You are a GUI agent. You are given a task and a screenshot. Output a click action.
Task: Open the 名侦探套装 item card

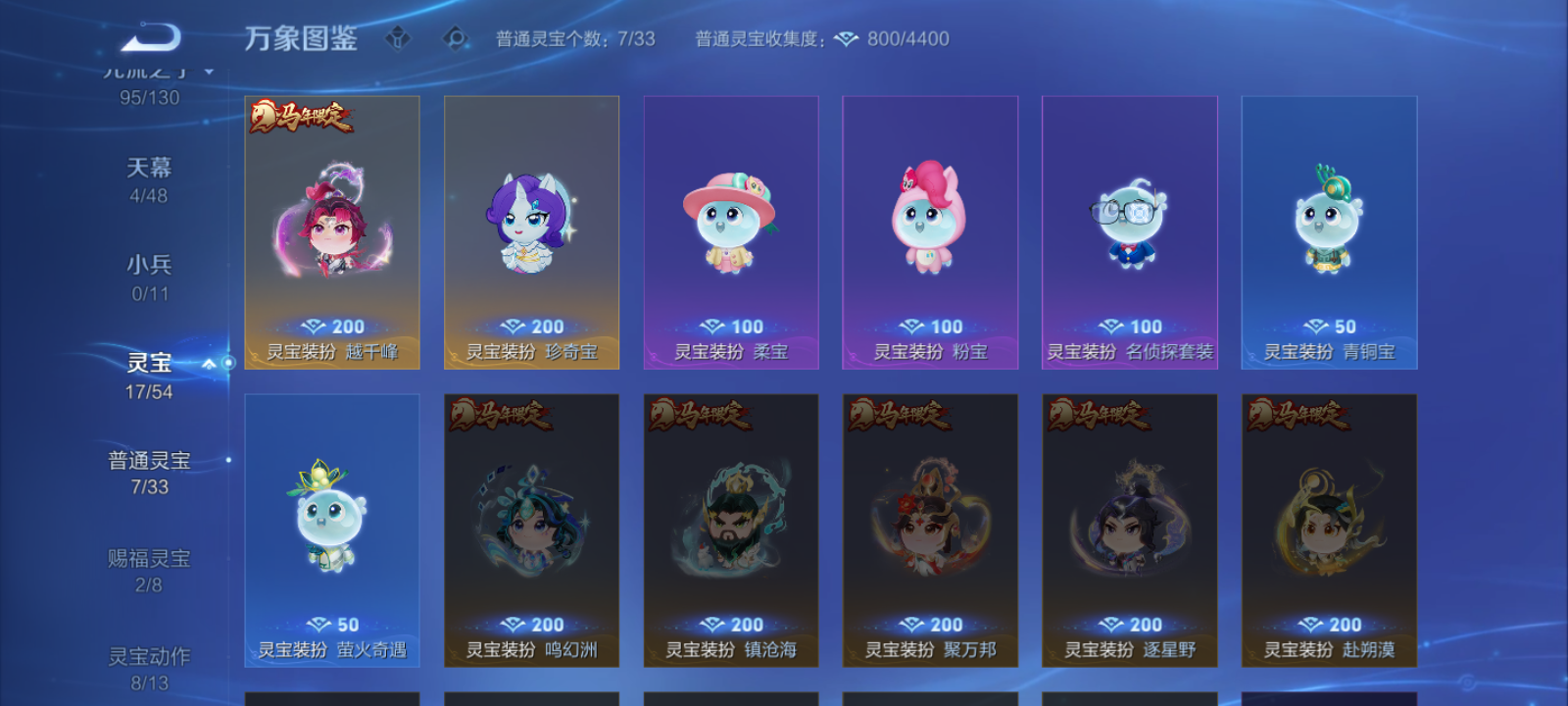pyautogui.click(x=1132, y=232)
